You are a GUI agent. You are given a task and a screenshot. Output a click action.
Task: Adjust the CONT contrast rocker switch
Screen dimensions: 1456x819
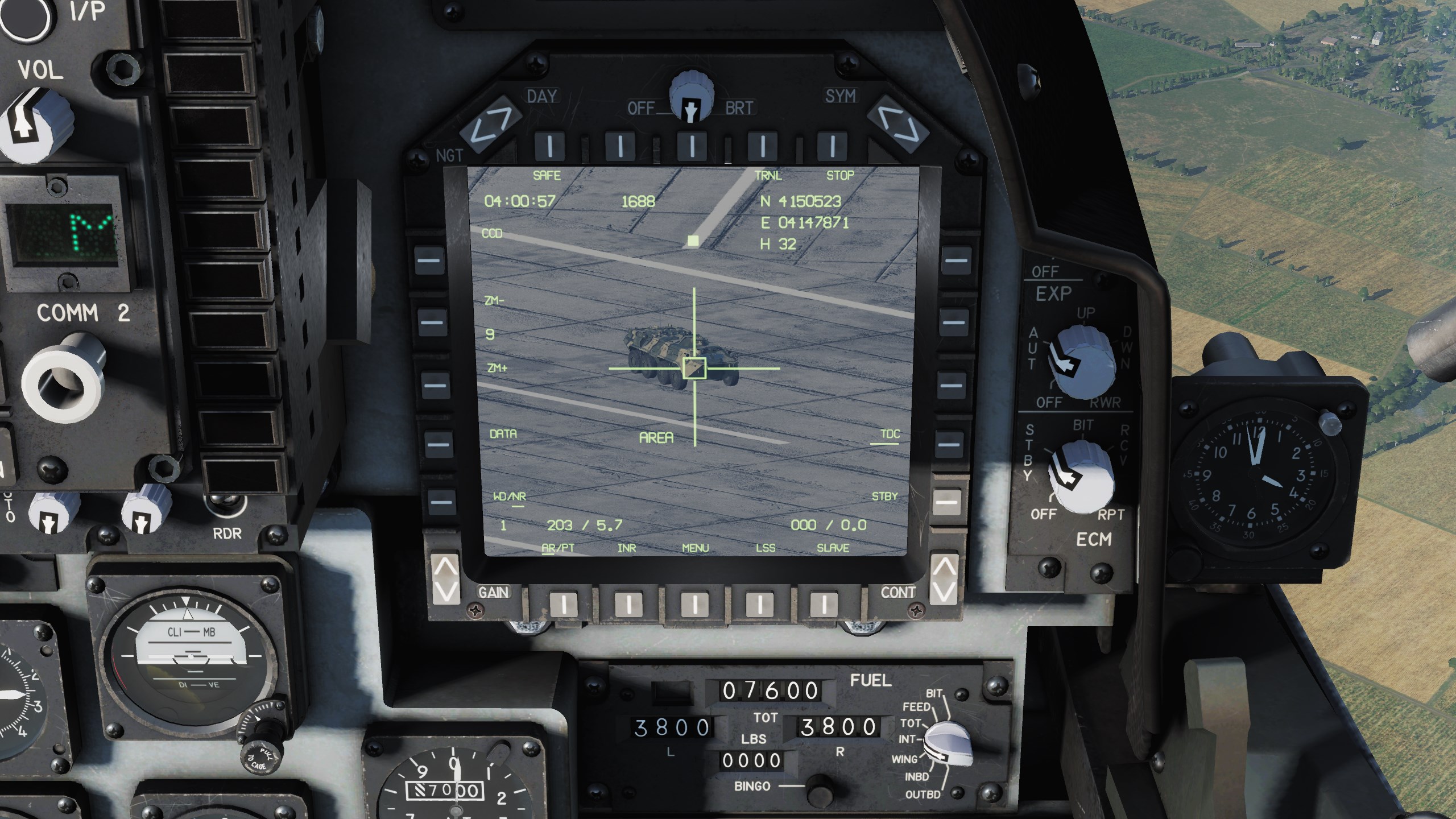(x=944, y=580)
